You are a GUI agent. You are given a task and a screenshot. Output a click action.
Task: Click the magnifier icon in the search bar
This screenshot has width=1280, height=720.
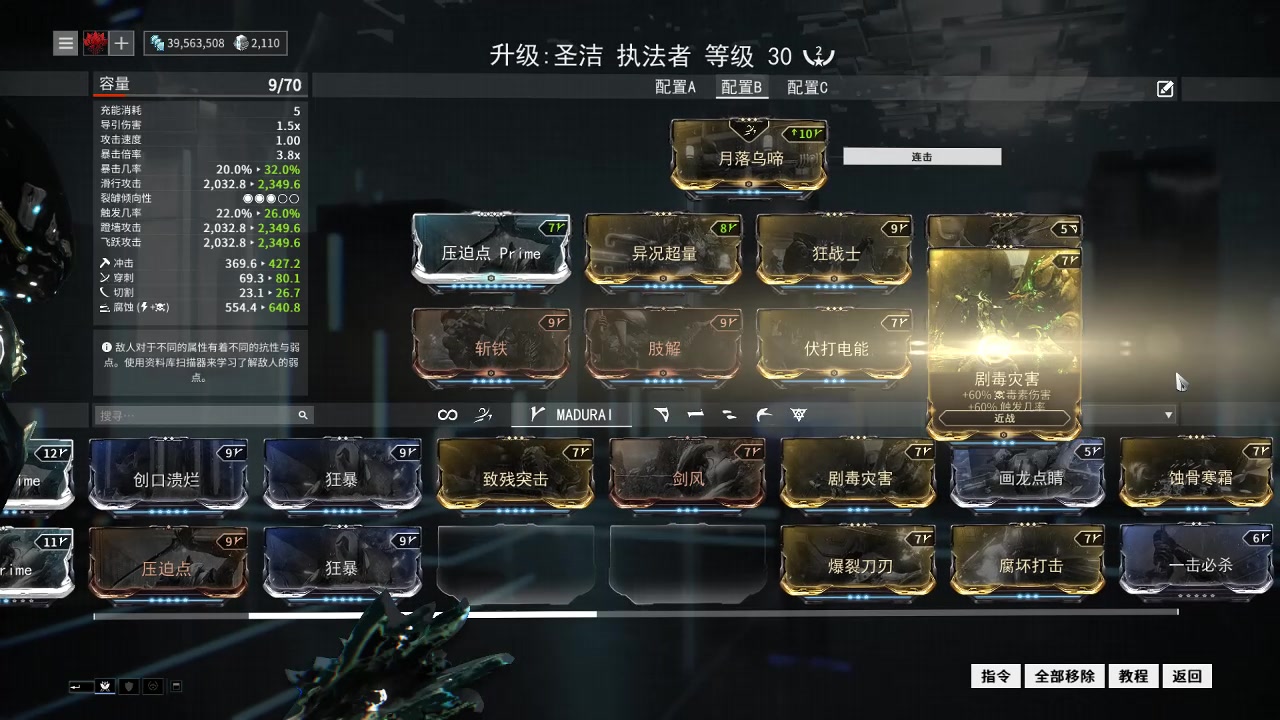click(x=303, y=414)
